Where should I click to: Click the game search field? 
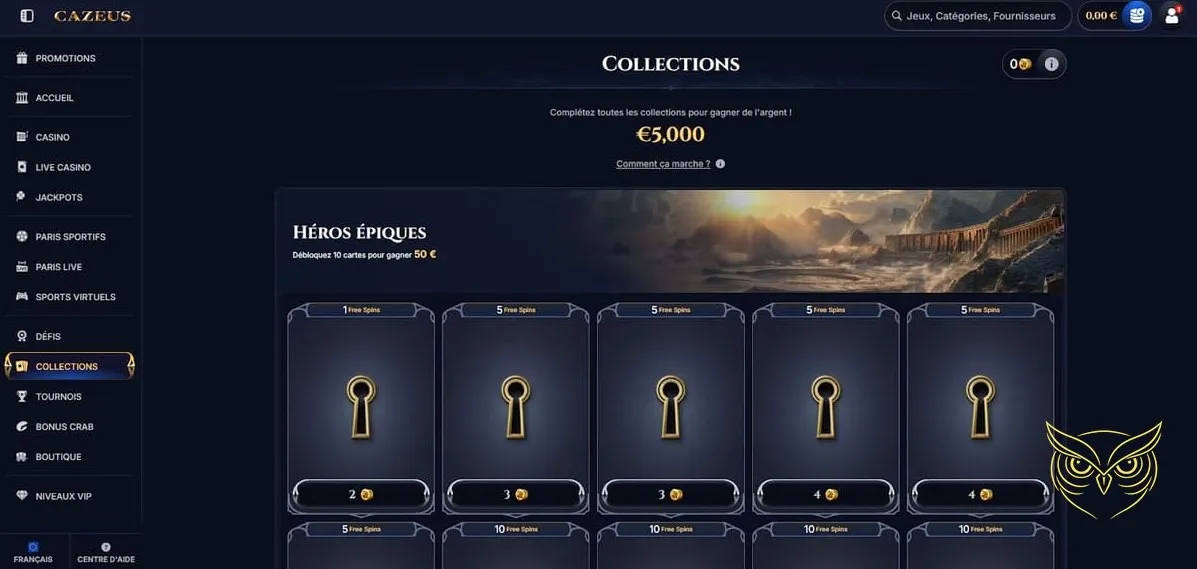978,16
